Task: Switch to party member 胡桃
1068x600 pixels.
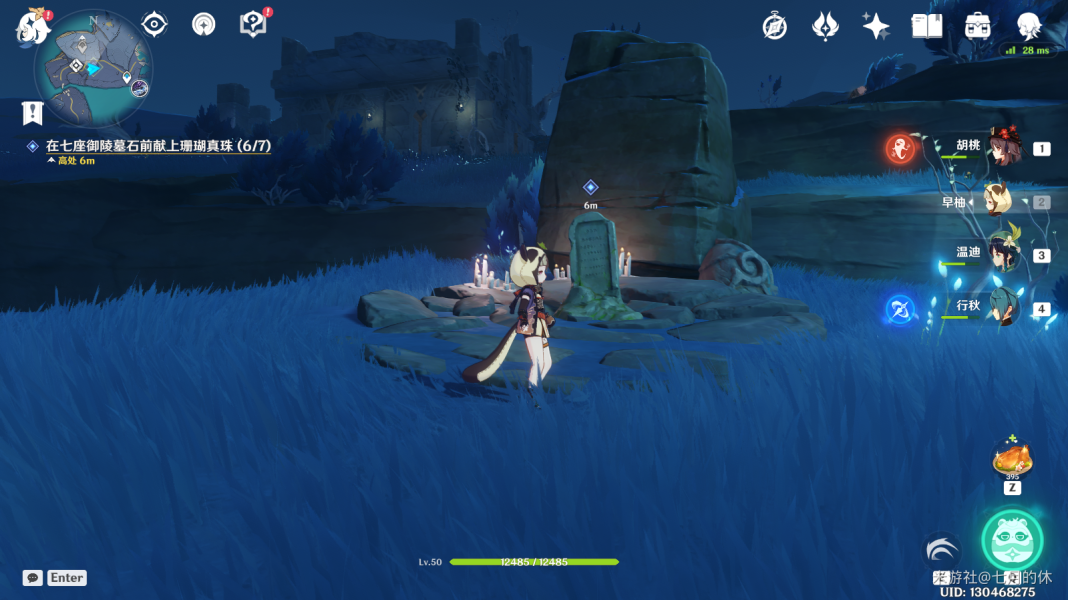Action: pyautogui.click(x=1001, y=148)
